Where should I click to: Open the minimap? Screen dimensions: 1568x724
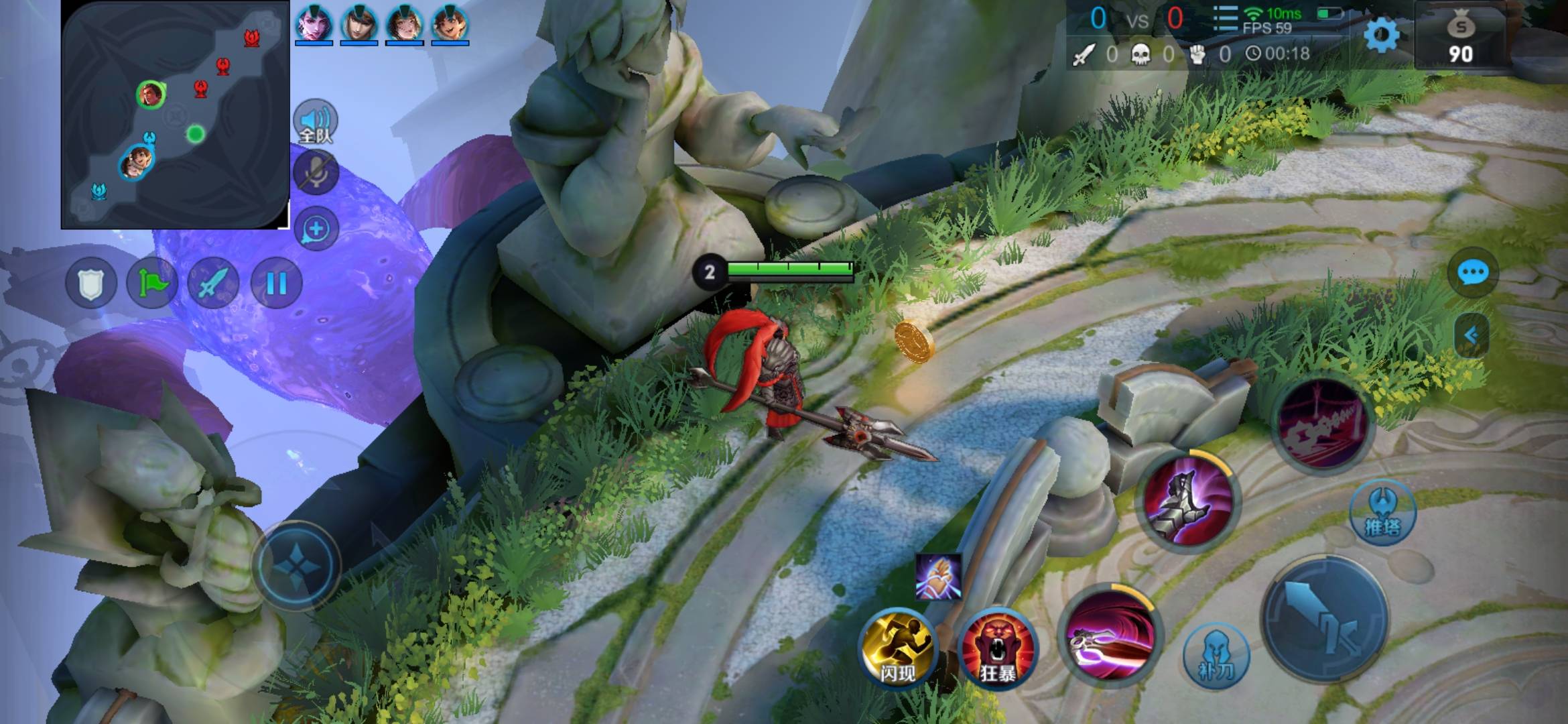(175, 115)
